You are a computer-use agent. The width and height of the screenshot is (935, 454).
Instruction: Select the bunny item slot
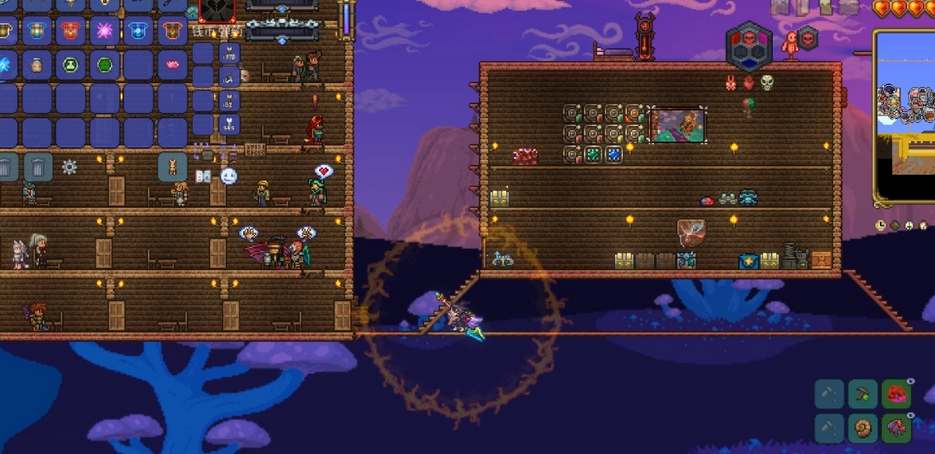click(172, 166)
